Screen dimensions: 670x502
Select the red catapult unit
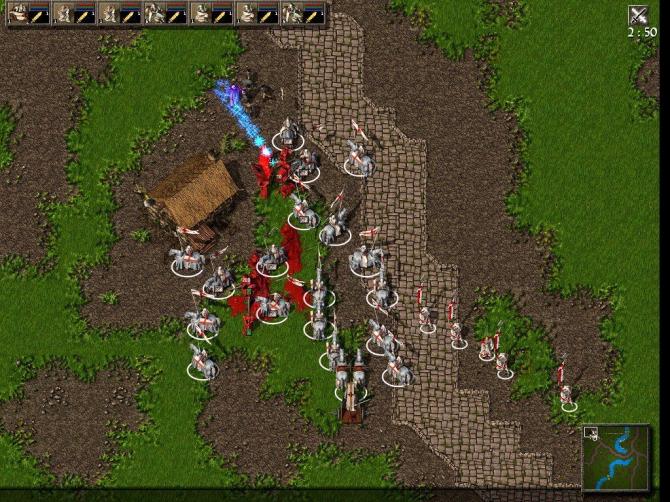pos(351,401)
